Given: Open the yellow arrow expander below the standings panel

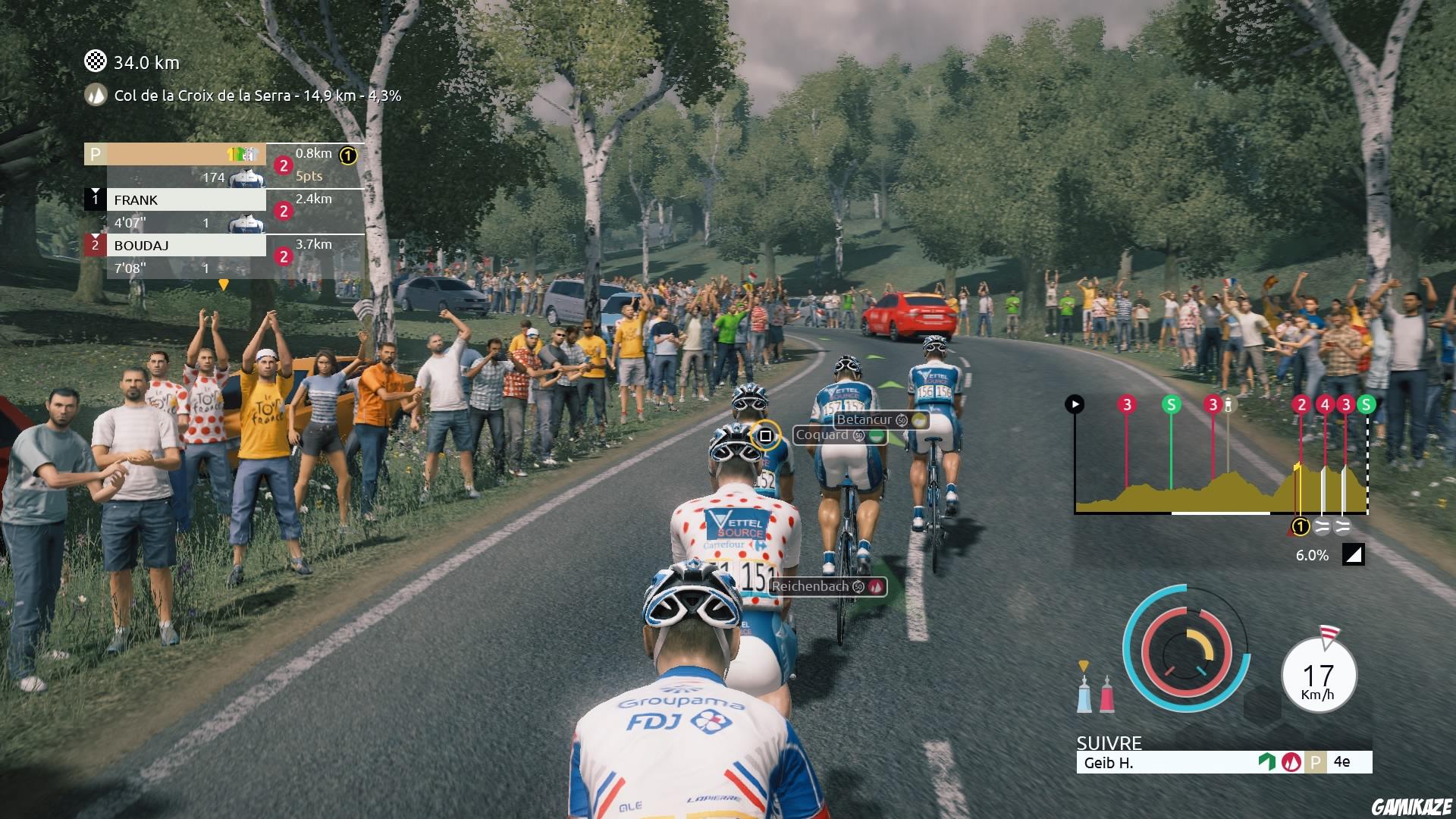Looking at the screenshot, I should click(x=223, y=284).
